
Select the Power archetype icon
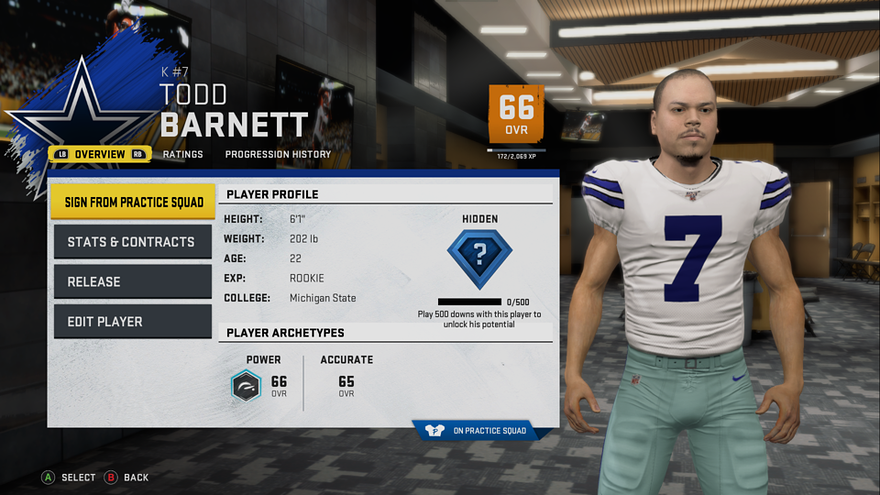[247, 385]
